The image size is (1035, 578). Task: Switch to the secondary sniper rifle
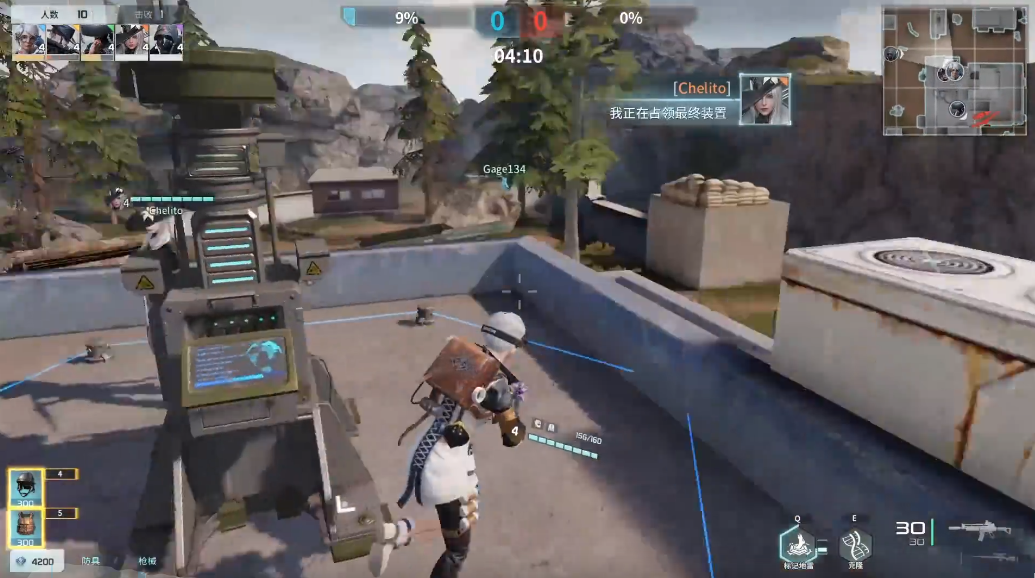(x=990, y=559)
